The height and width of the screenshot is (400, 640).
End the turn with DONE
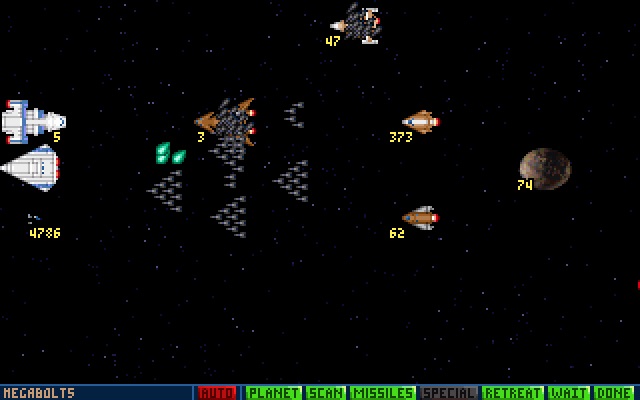[x=614, y=393]
